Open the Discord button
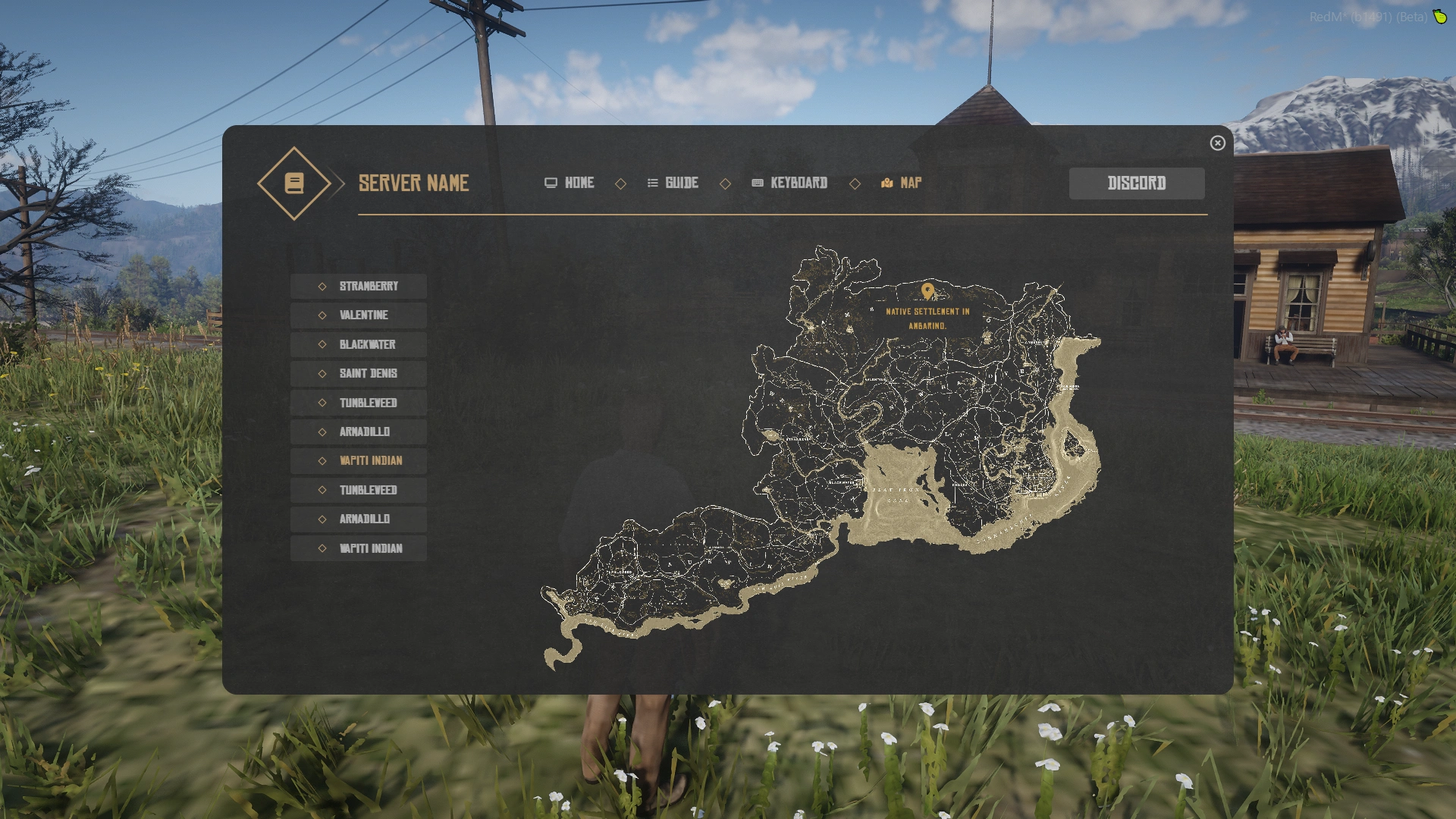The height and width of the screenshot is (819, 1456). coord(1136,184)
